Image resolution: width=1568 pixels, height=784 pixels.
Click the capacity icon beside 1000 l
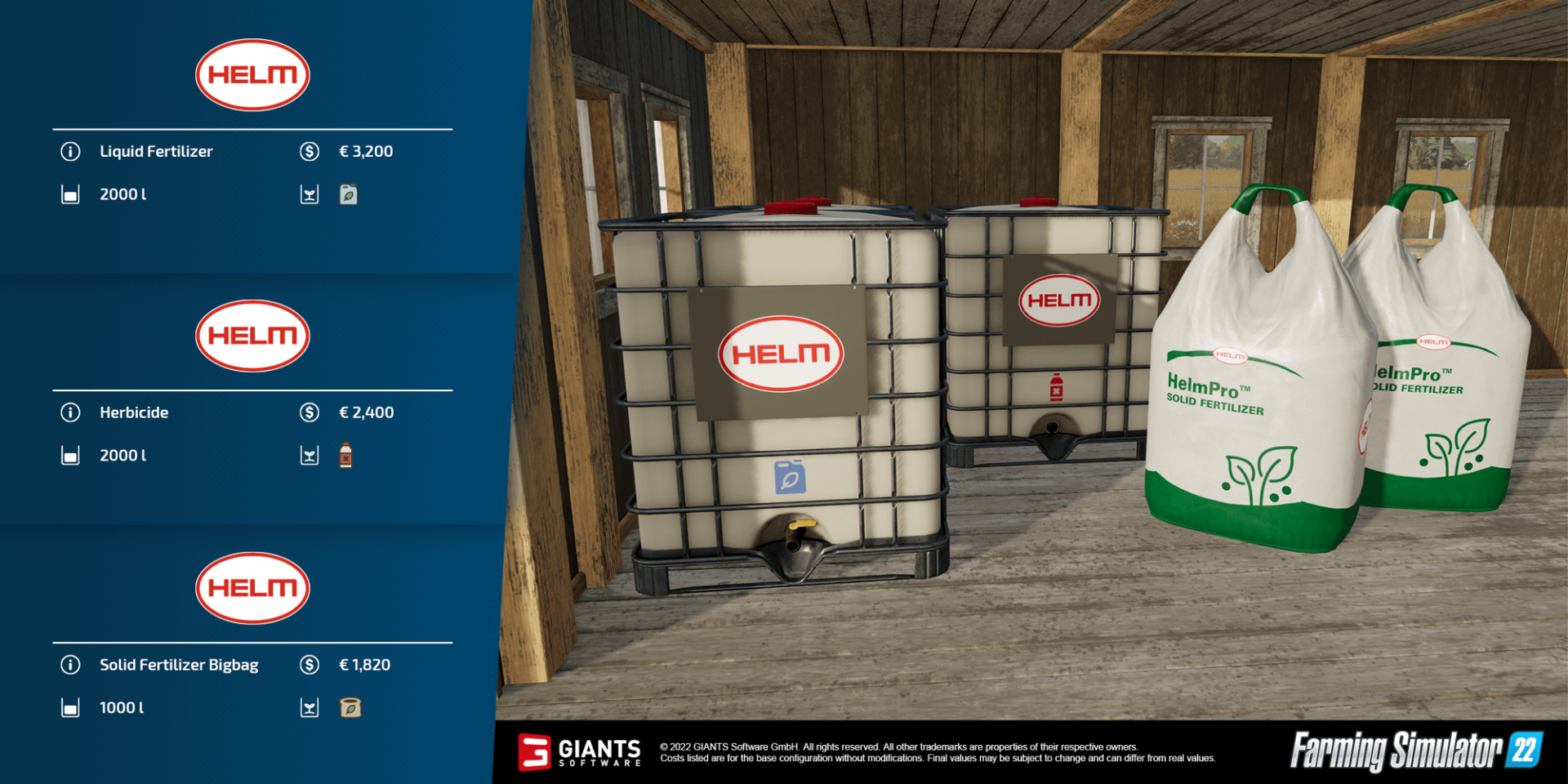(x=70, y=708)
